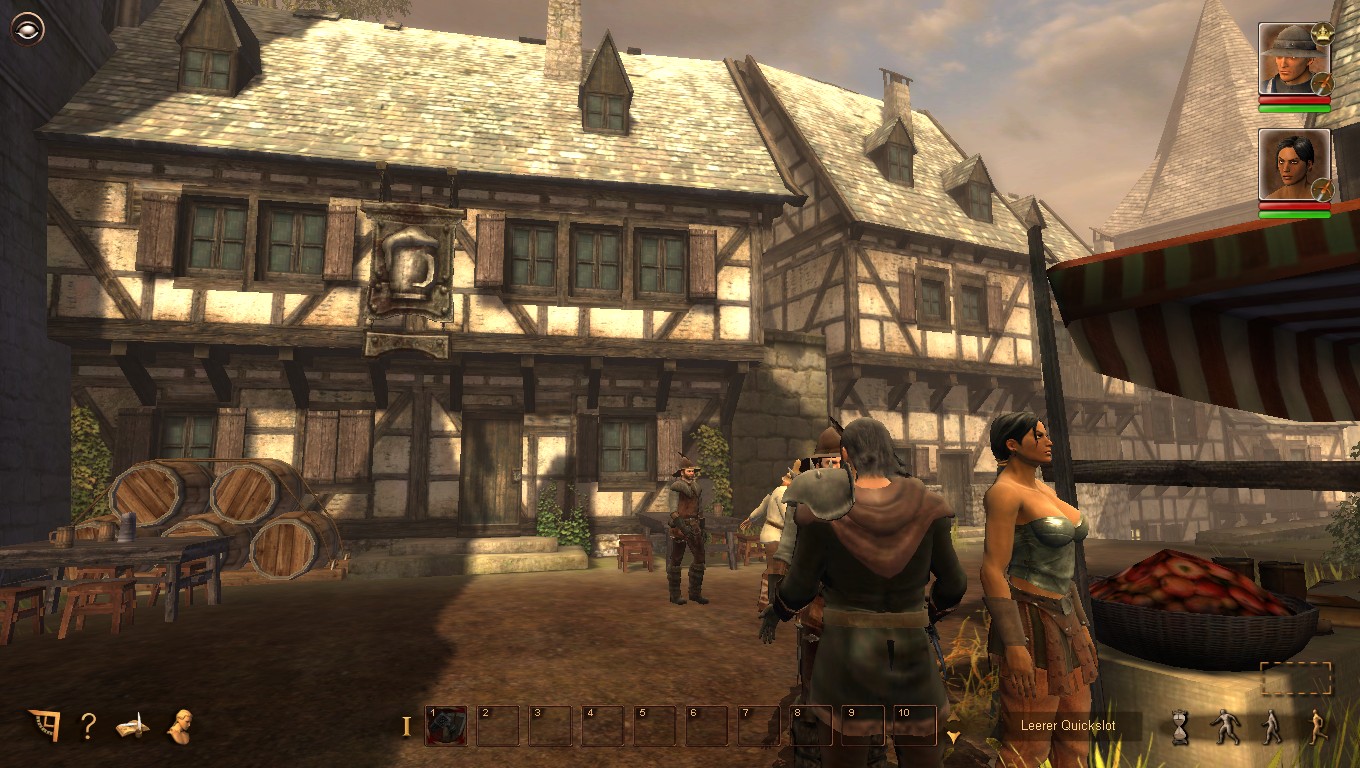Toggle sneaking mode with the crouched figure

[1225, 727]
